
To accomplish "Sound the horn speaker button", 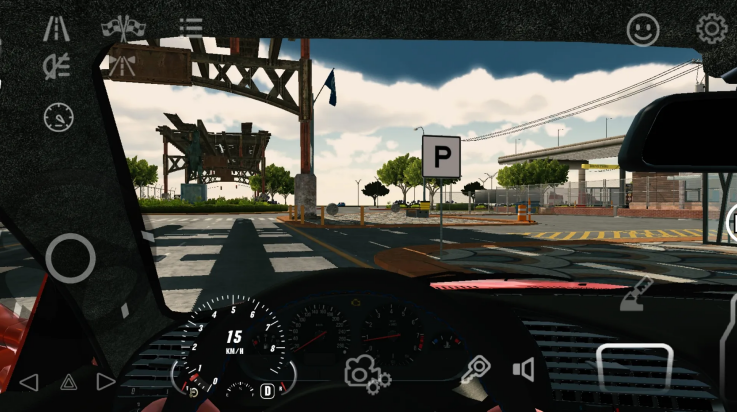I will click(524, 370).
